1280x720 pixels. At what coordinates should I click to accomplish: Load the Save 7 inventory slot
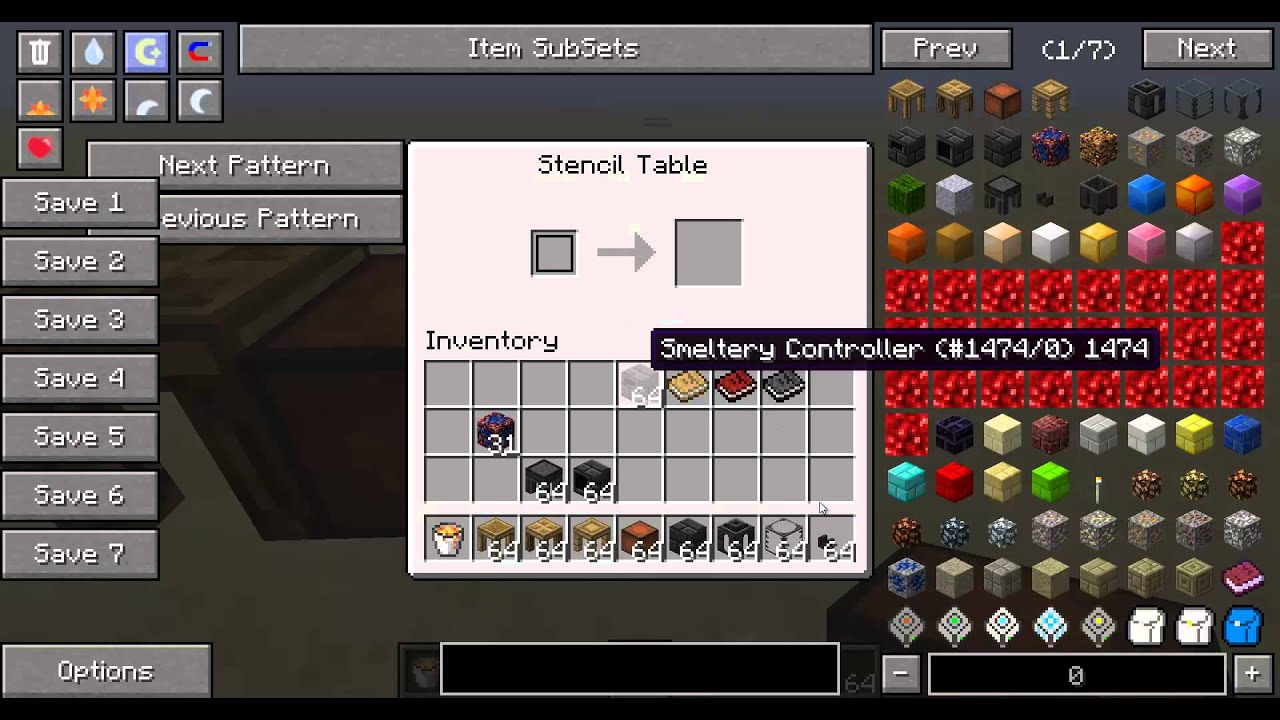coord(79,553)
